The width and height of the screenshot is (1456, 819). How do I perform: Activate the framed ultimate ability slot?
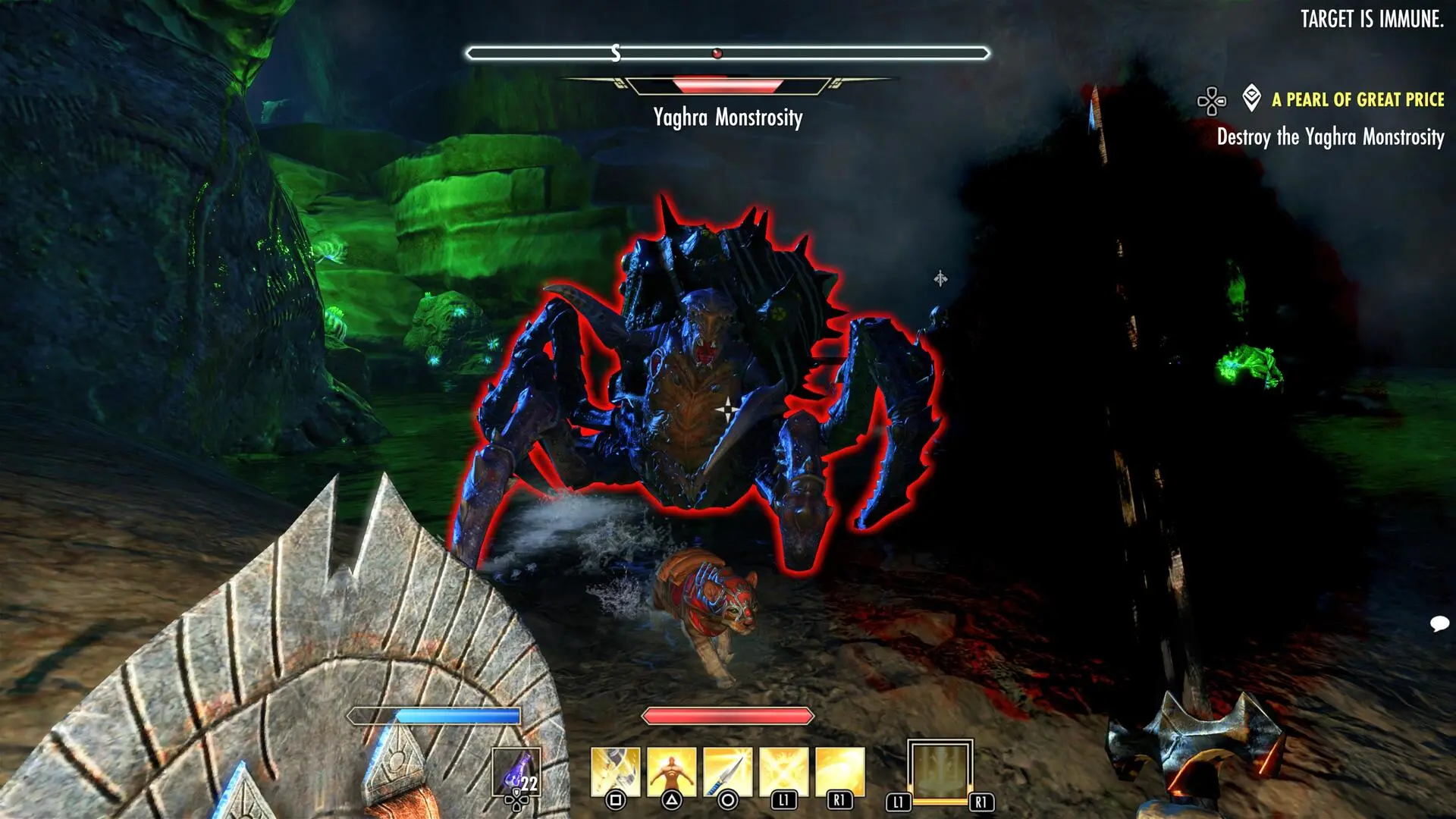click(940, 770)
